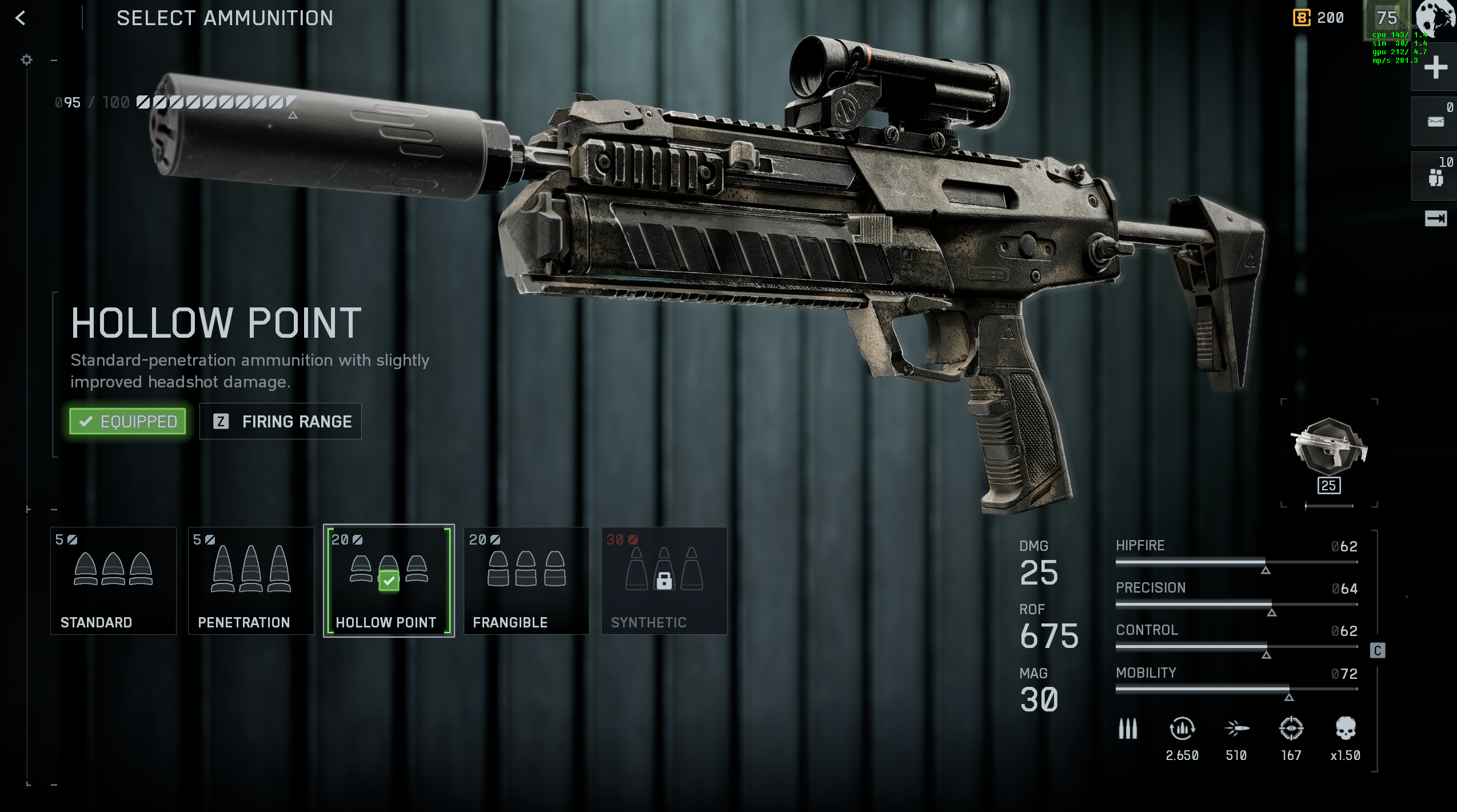The height and width of the screenshot is (812, 1457).
Task: Click the green Equipped button
Action: coord(128,421)
